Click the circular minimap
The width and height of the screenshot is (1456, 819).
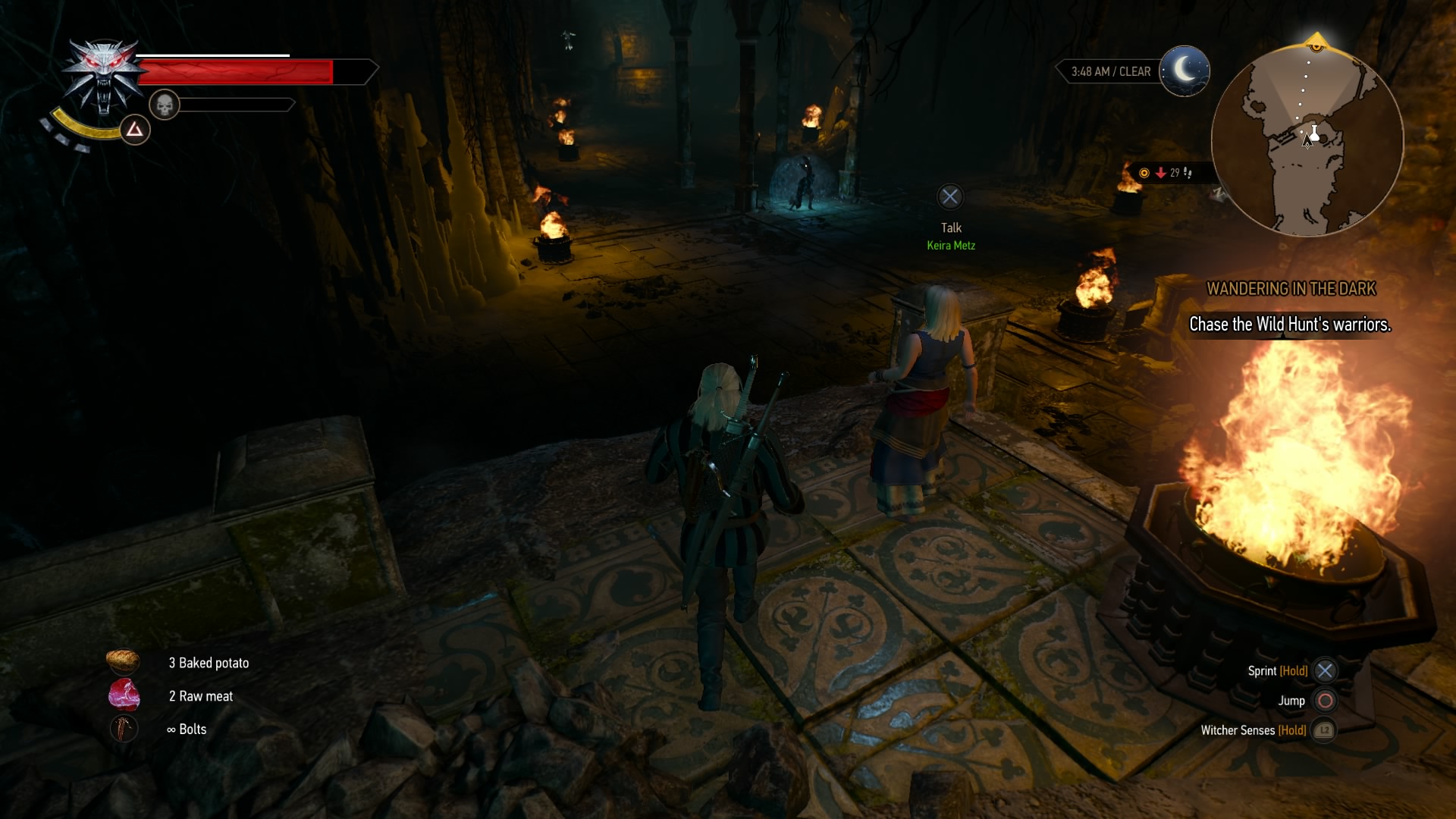point(1307,141)
